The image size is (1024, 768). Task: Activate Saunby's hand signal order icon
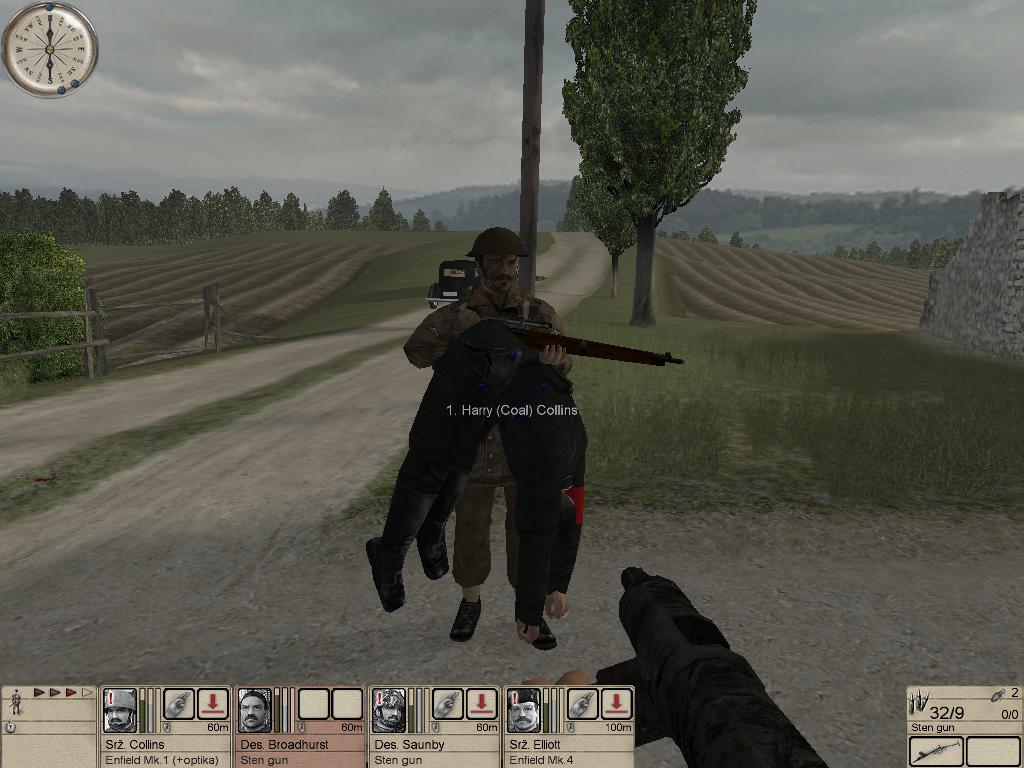pos(448,704)
